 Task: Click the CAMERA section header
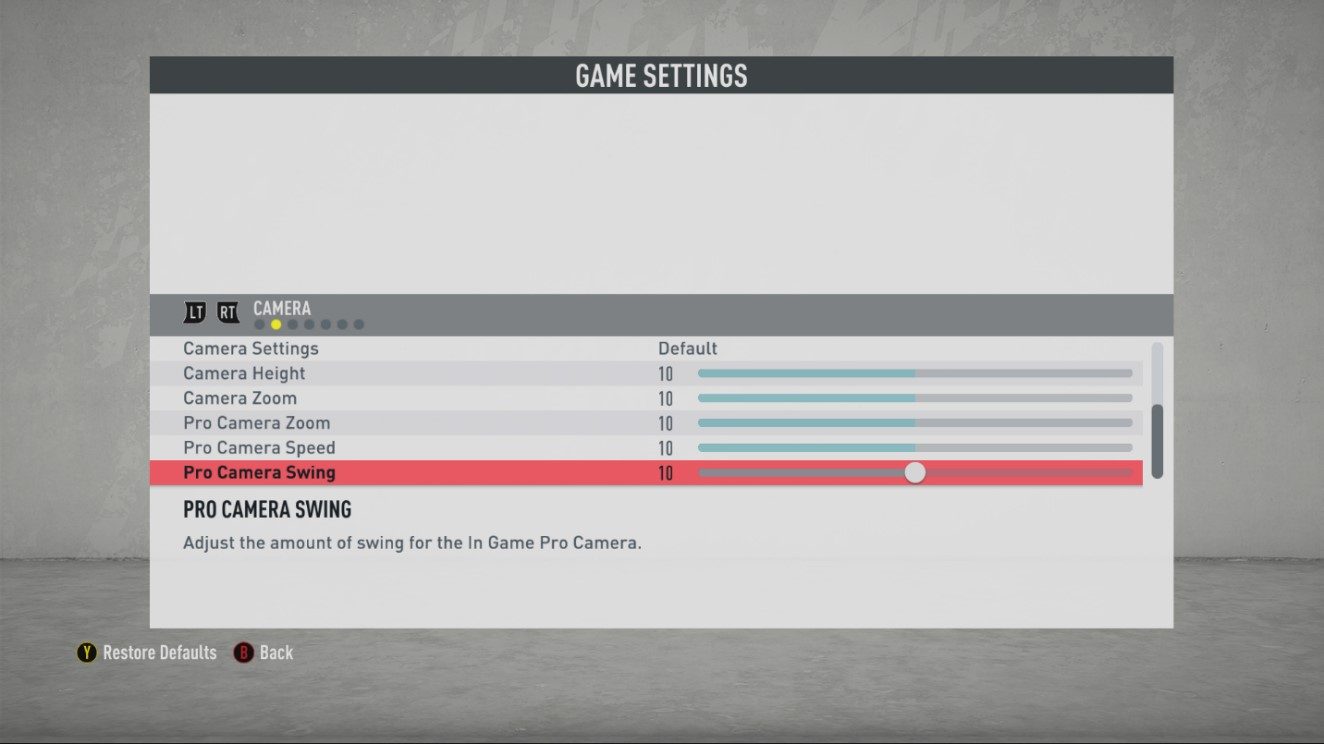point(282,308)
